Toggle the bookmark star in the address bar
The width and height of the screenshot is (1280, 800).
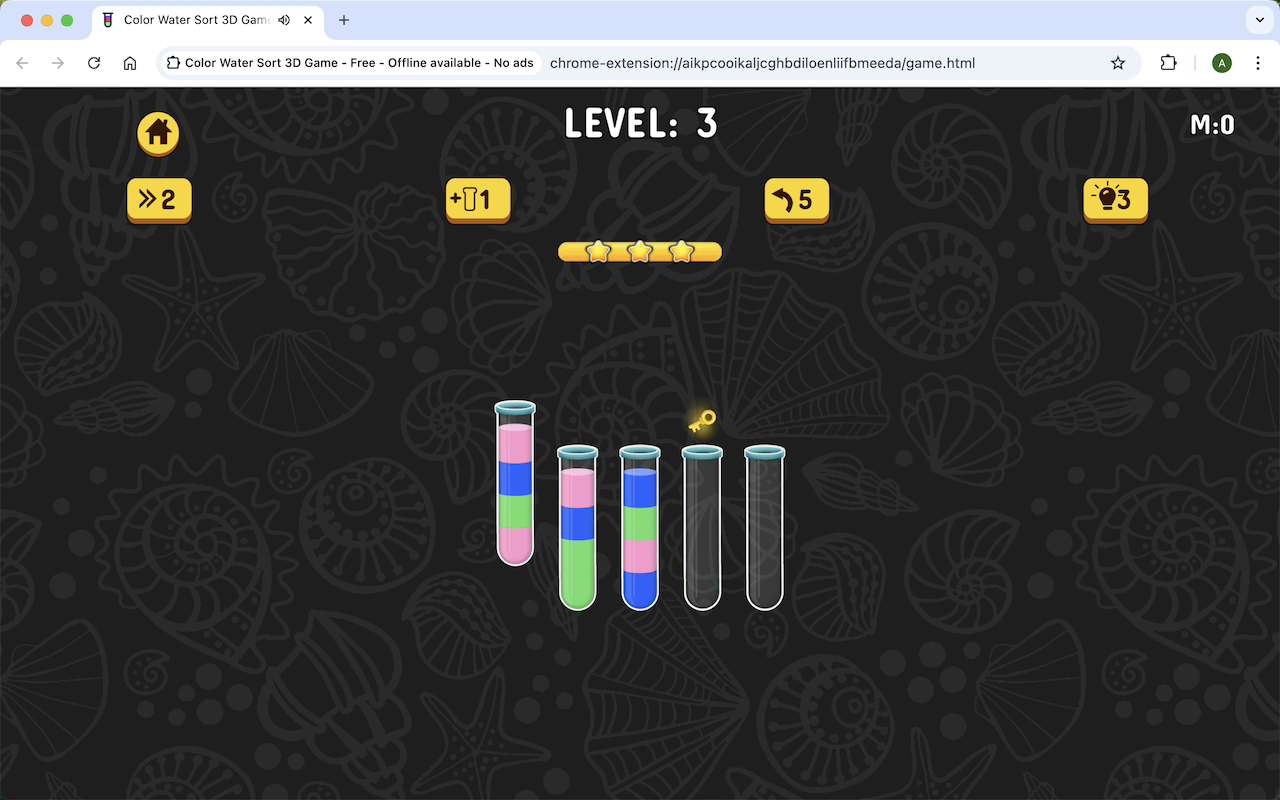coord(1117,62)
